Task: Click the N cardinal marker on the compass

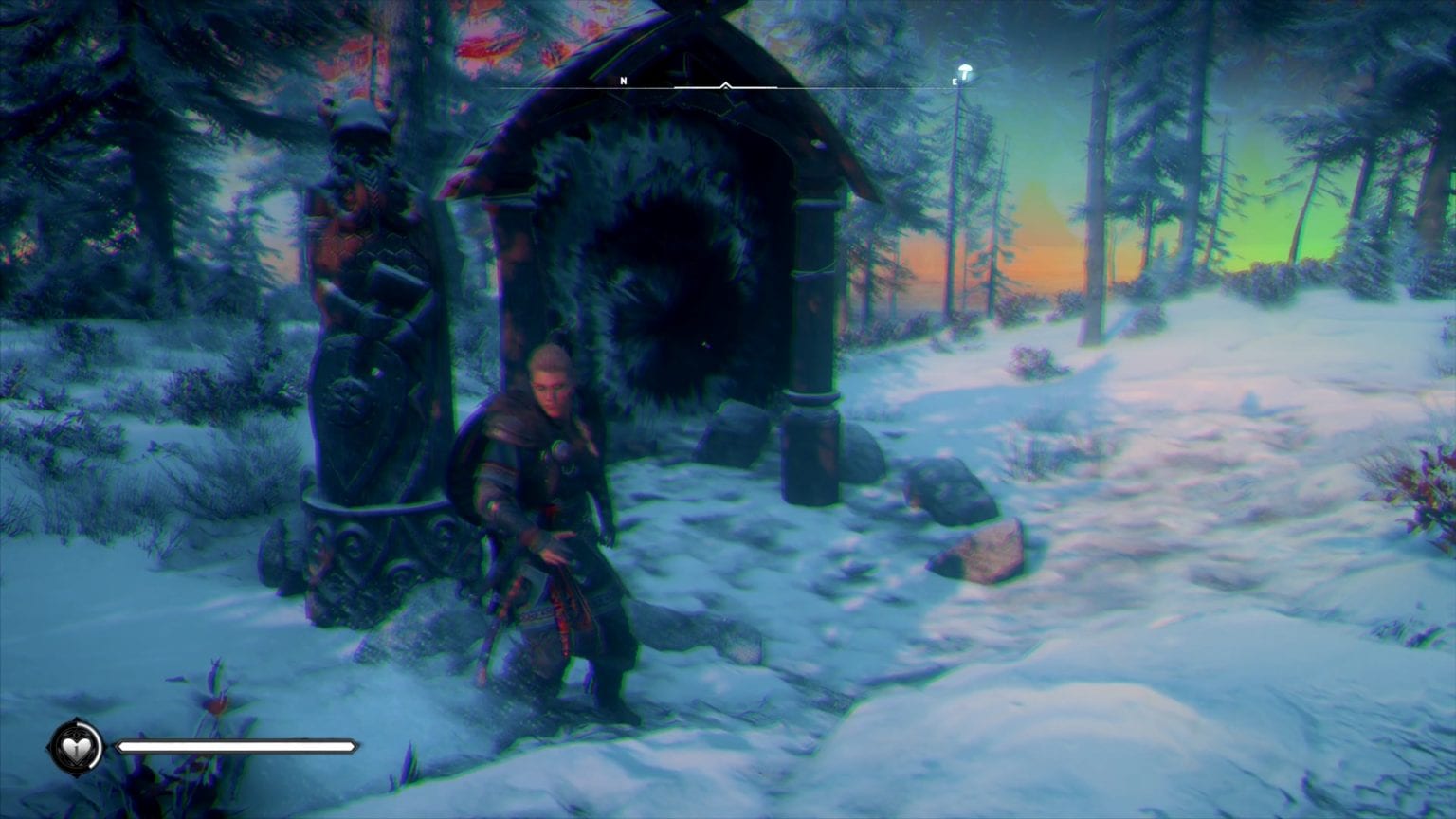Action: click(623, 81)
